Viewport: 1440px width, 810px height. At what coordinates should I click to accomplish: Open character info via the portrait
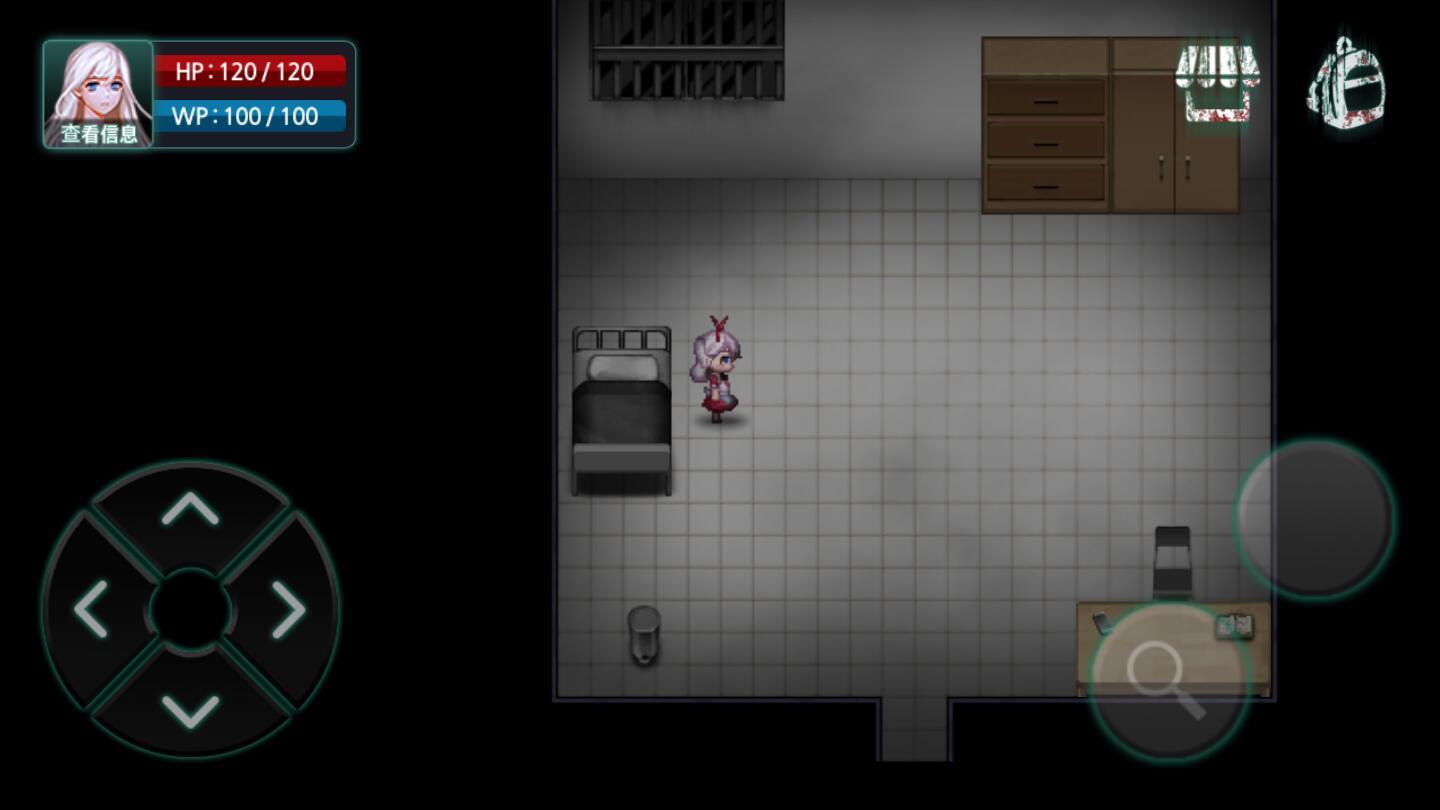[98, 94]
